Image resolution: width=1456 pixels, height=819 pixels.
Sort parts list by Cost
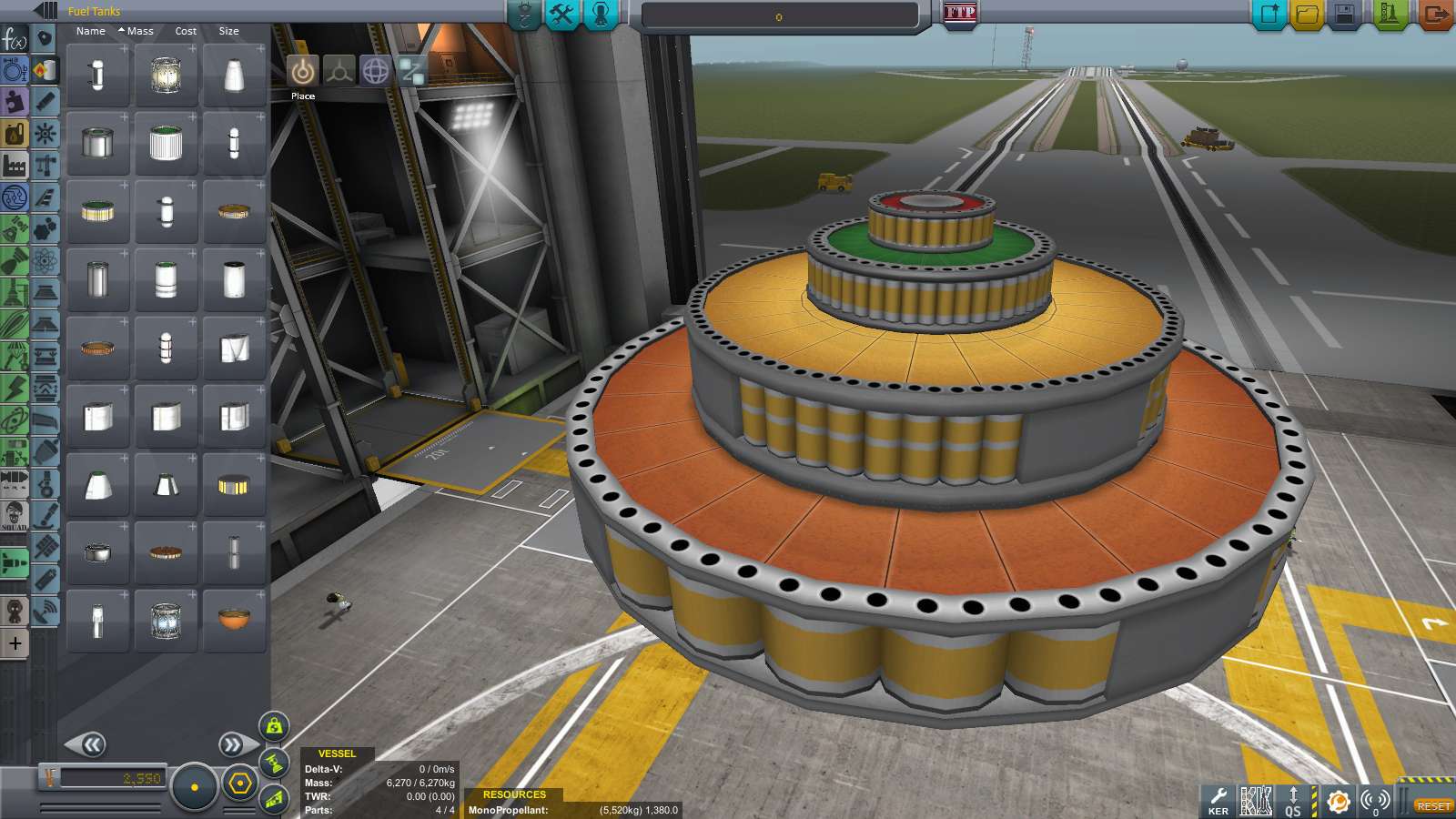click(186, 31)
